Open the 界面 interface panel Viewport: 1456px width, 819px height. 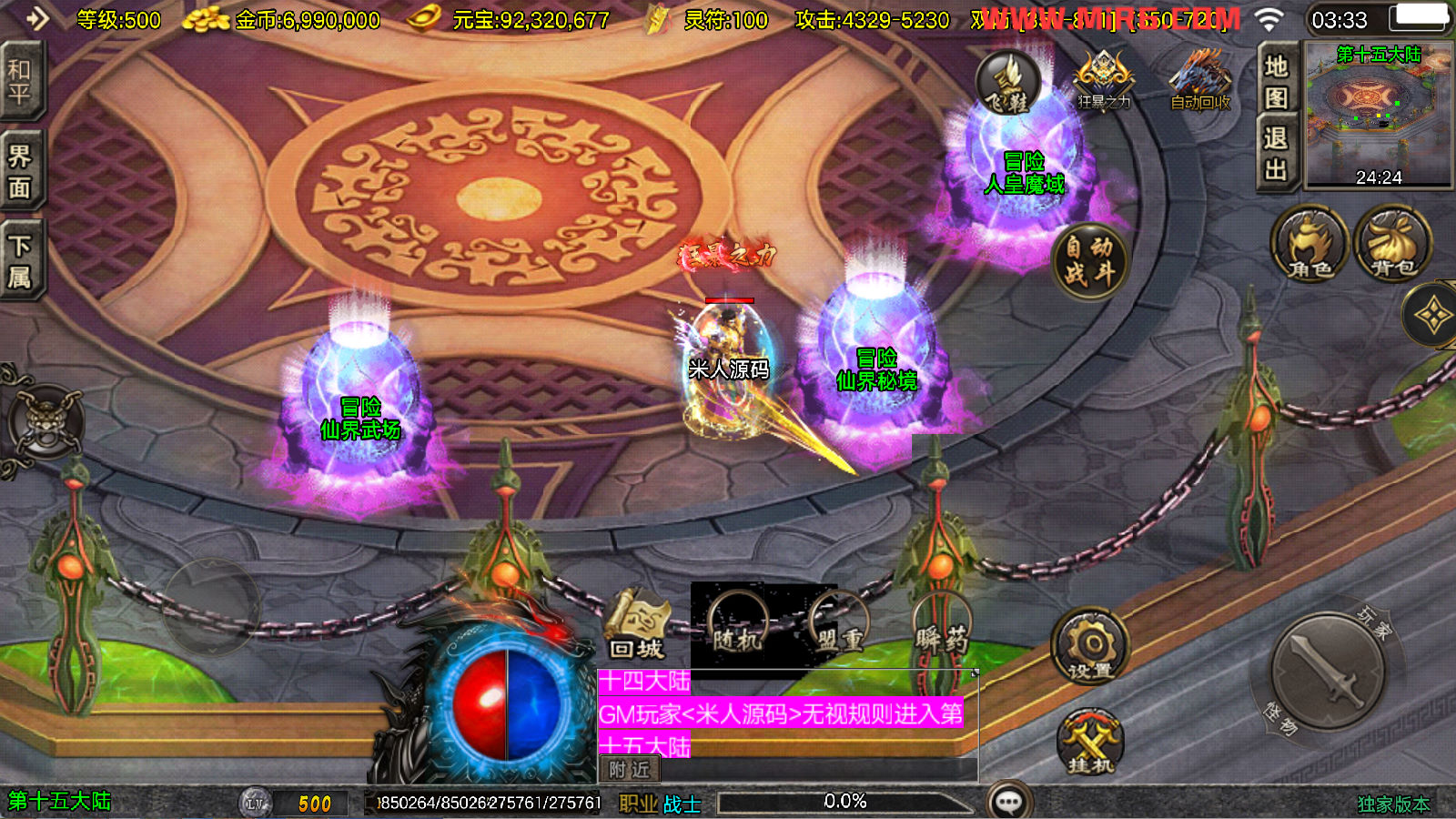20,172
